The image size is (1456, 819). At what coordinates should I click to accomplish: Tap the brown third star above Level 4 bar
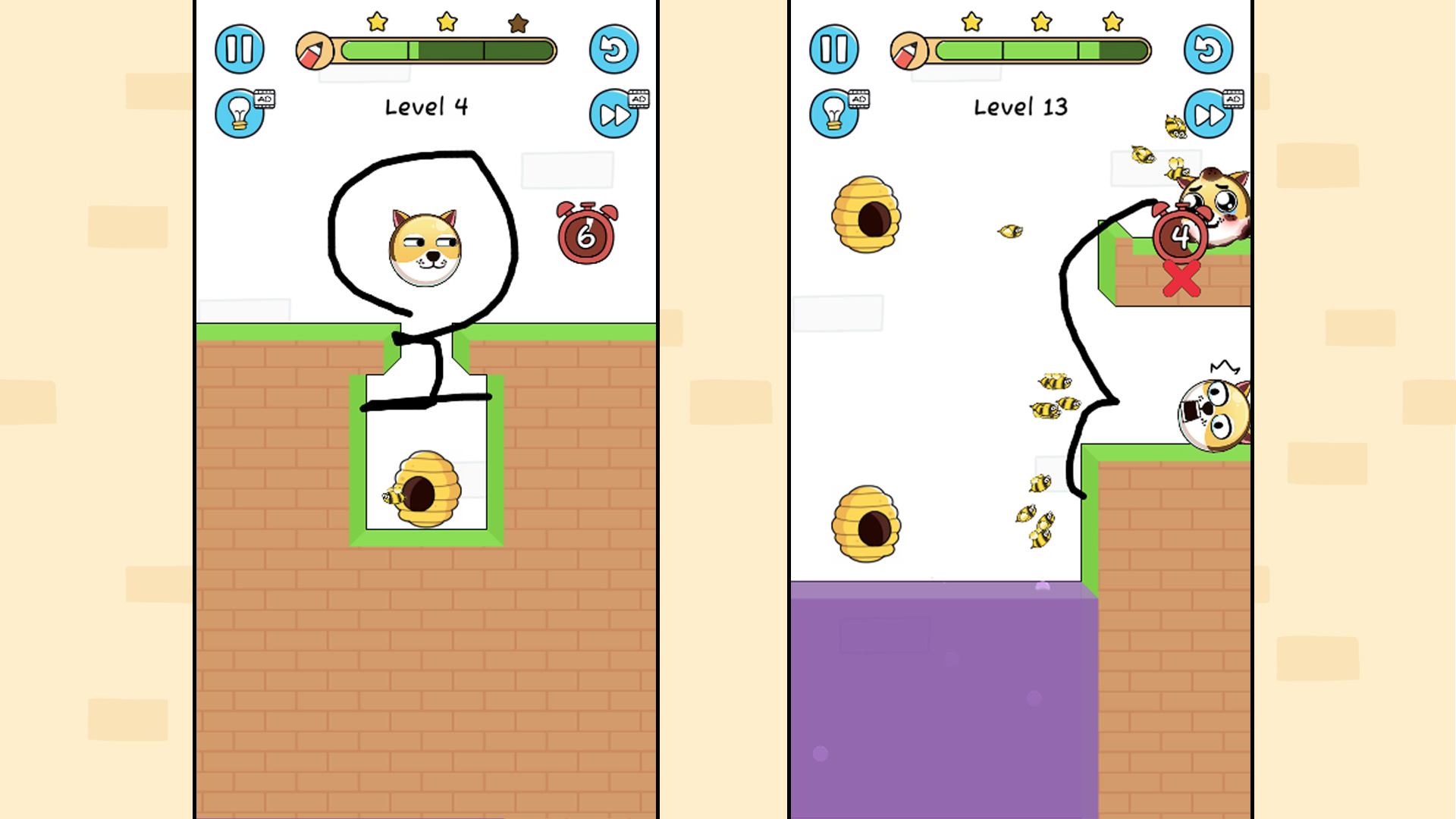pos(516,24)
